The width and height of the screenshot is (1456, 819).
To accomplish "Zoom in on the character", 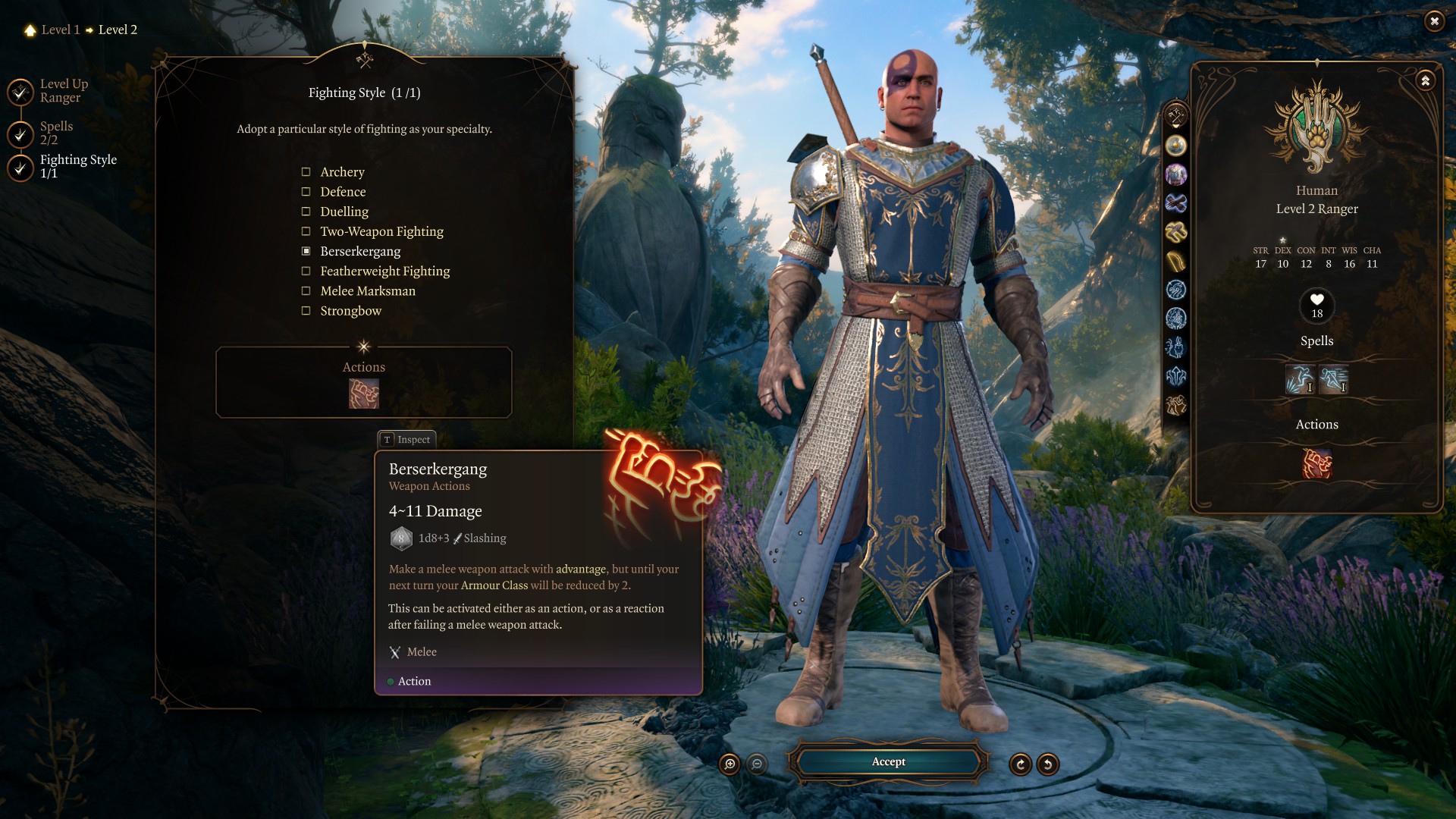I will click(x=730, y=764).
